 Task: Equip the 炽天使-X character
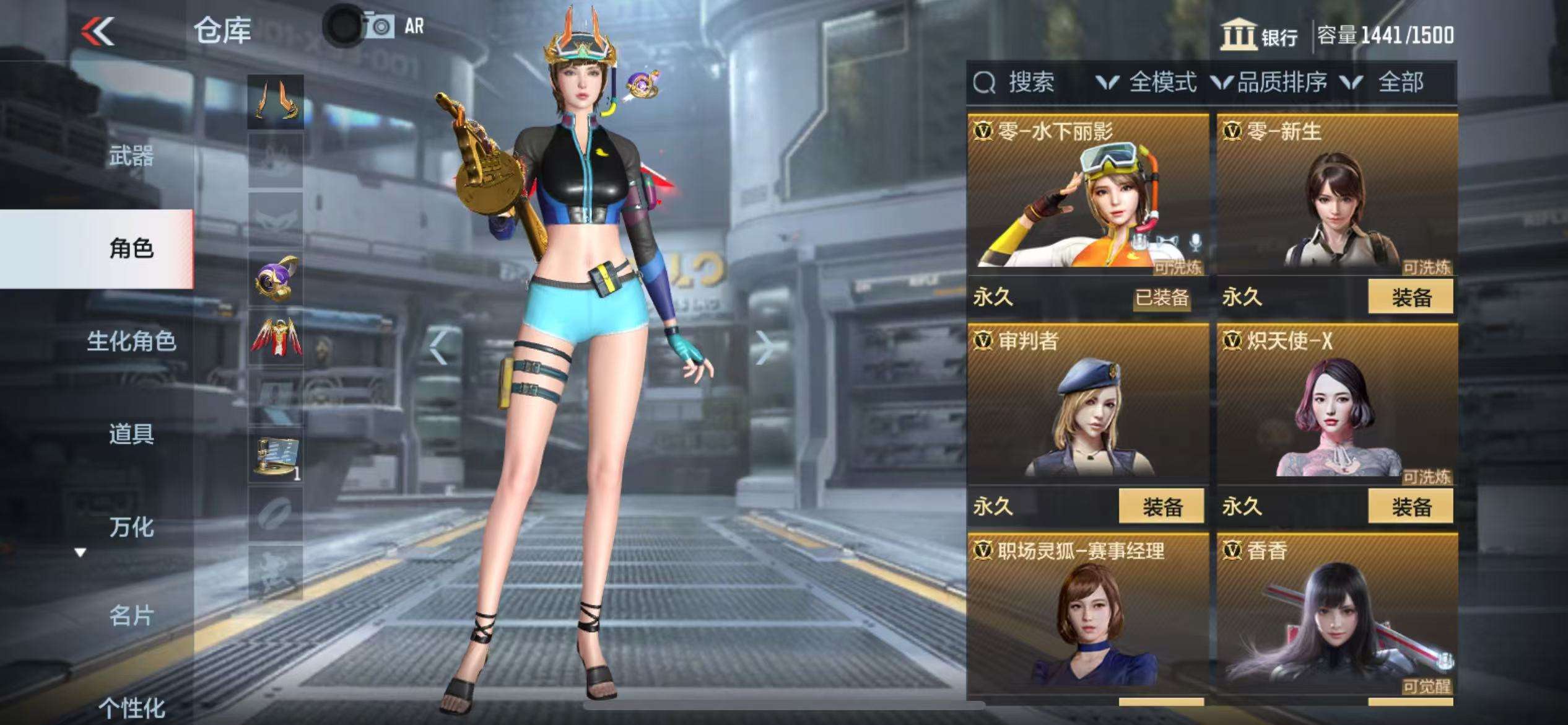(1410, 507)
